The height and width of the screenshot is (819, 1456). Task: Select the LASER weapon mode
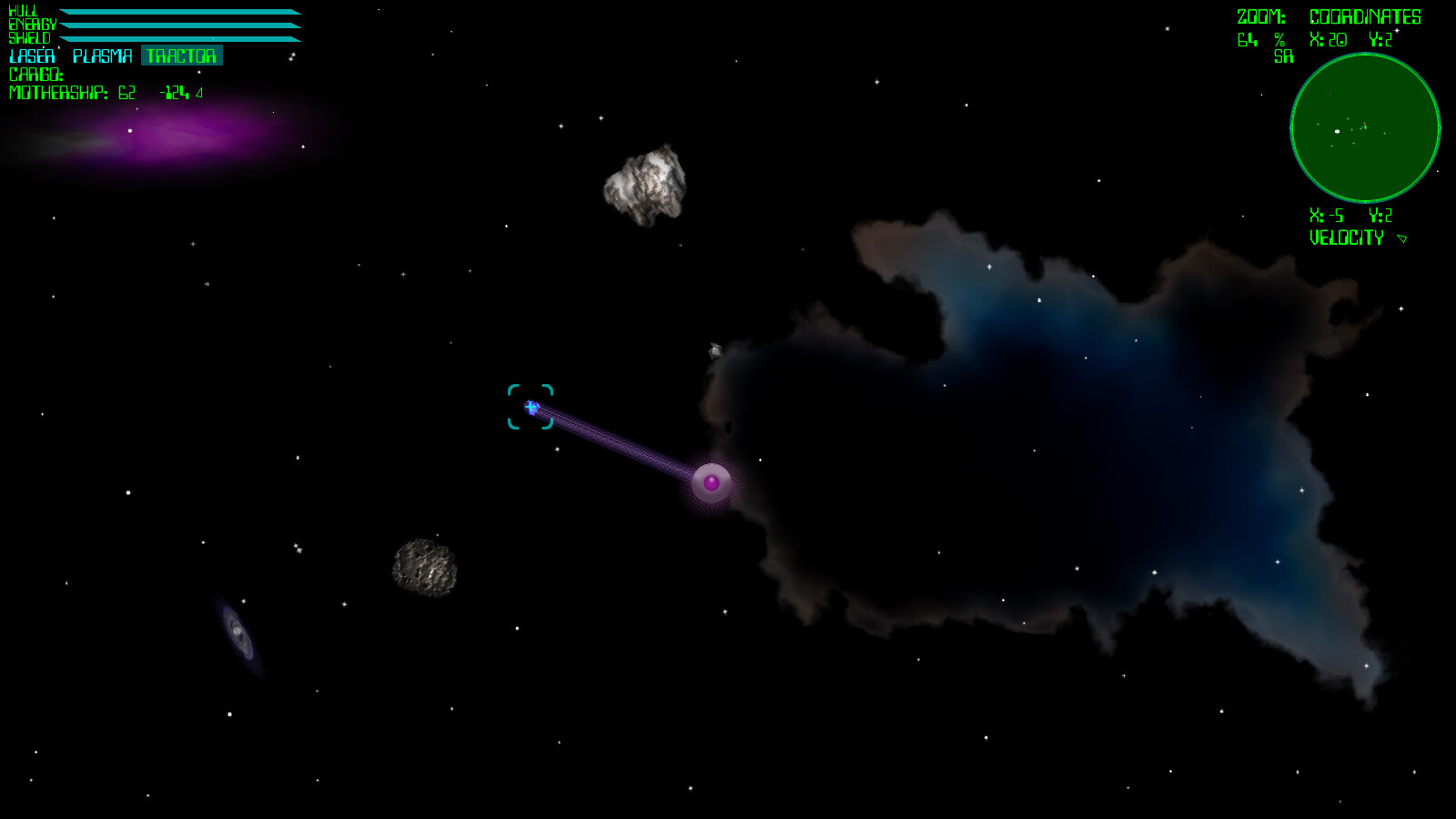(30, 56)
